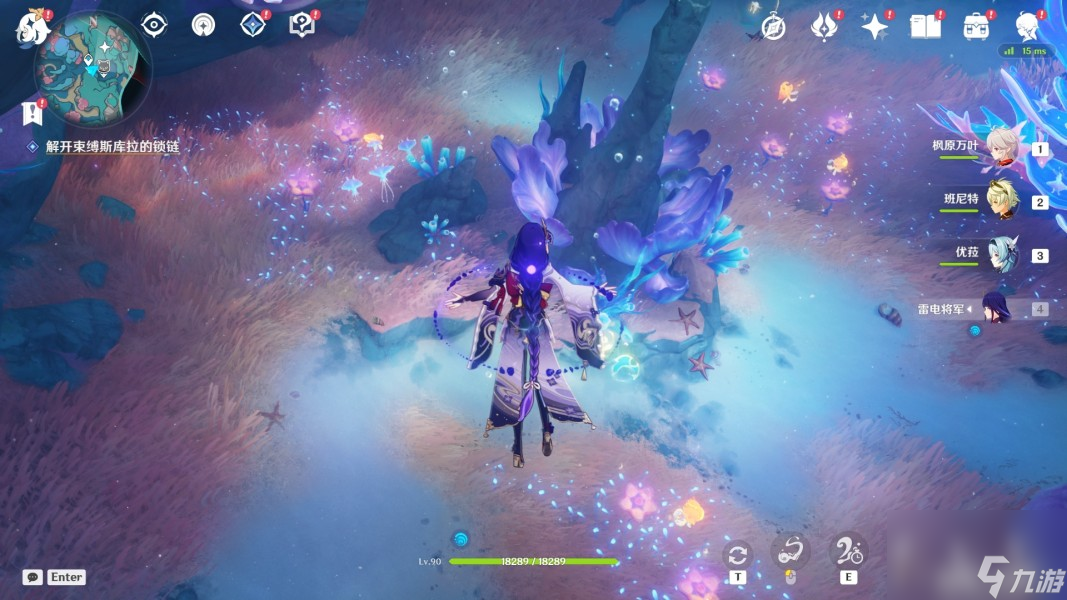The image size is (1067, 600).
Task: Click the circular compass icon beside the eye
Action: (203, 25)
